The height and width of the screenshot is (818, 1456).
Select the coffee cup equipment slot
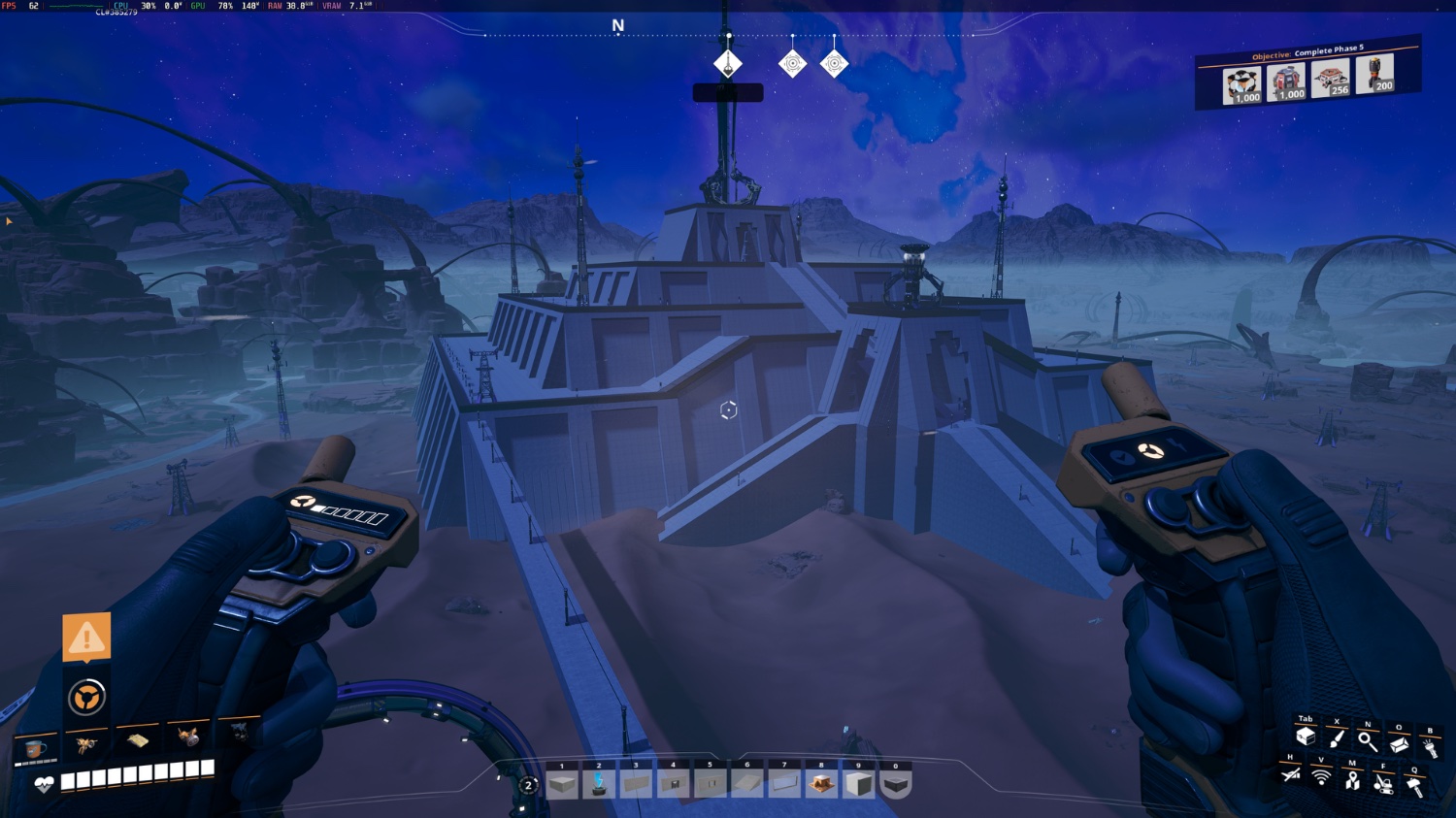(x=36, y=748)
